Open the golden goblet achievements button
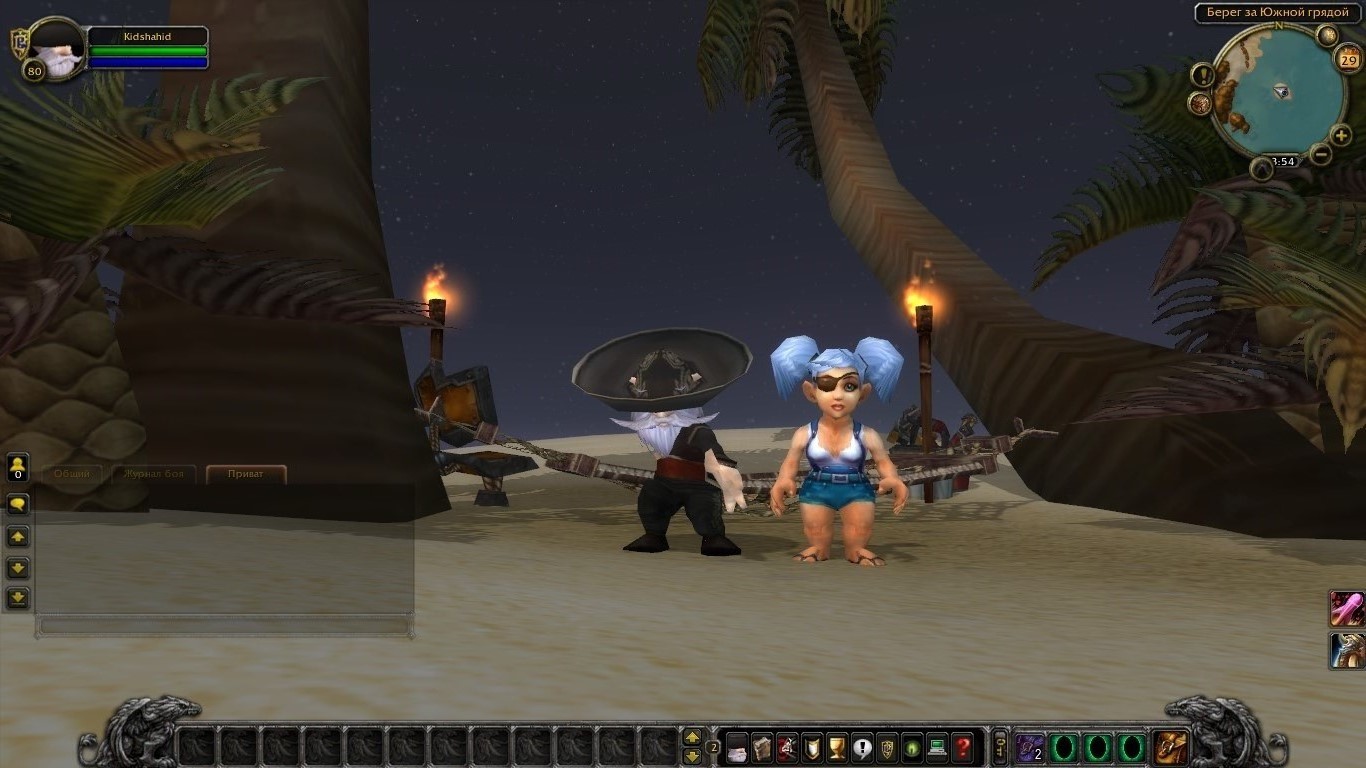Image resolution: width=1366 pixels, height=768 pixels. (837, 747)
